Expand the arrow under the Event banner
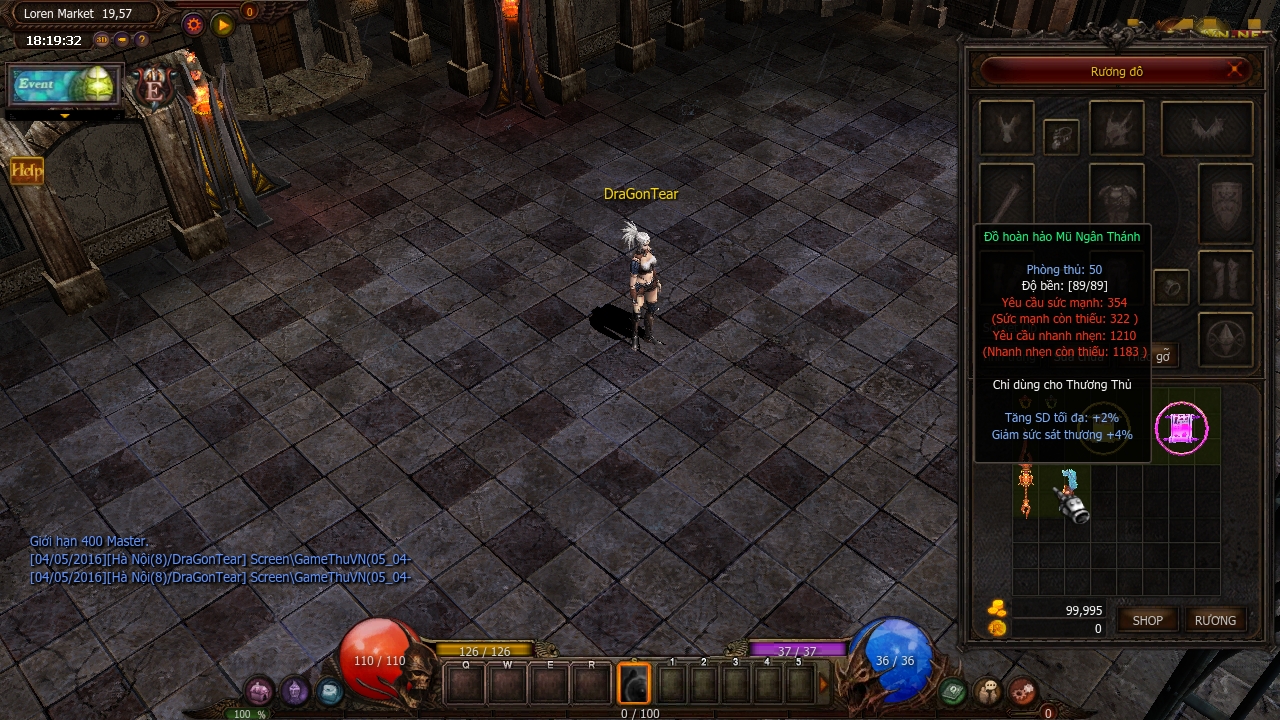This screenshot has width=1280, height=720. coord(65,115)
